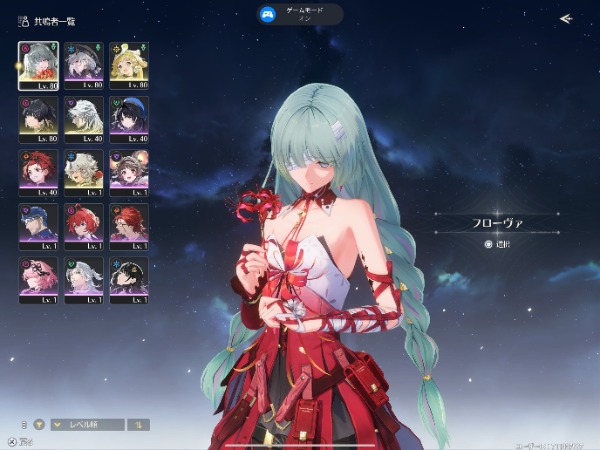Image resolution: width=600 pixels, height=450 pixels.
Task: Click the 選択 button under フローヴァ
Action: 497,243
